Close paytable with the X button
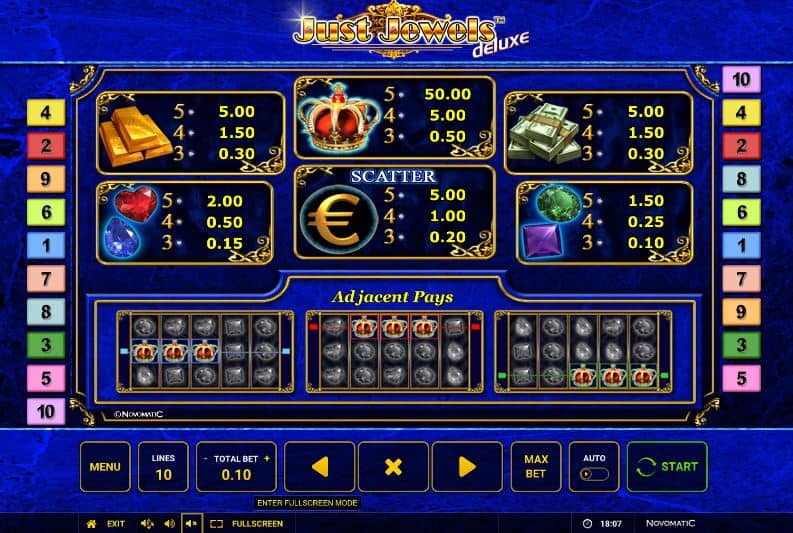Screen dimensions: 793x533 tap(393, 467)
